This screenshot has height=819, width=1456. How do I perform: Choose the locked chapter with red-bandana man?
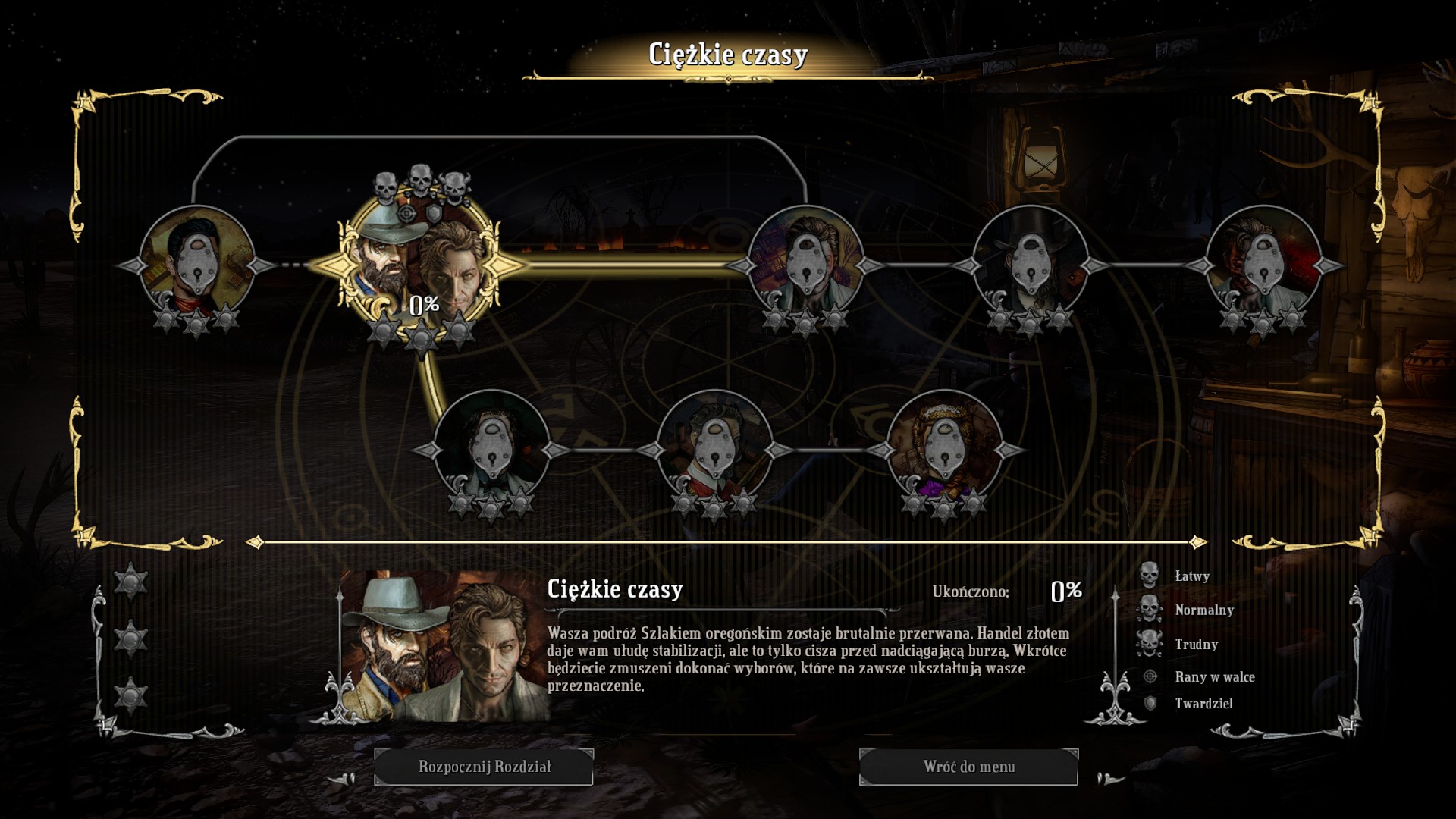tap(197, 265)
